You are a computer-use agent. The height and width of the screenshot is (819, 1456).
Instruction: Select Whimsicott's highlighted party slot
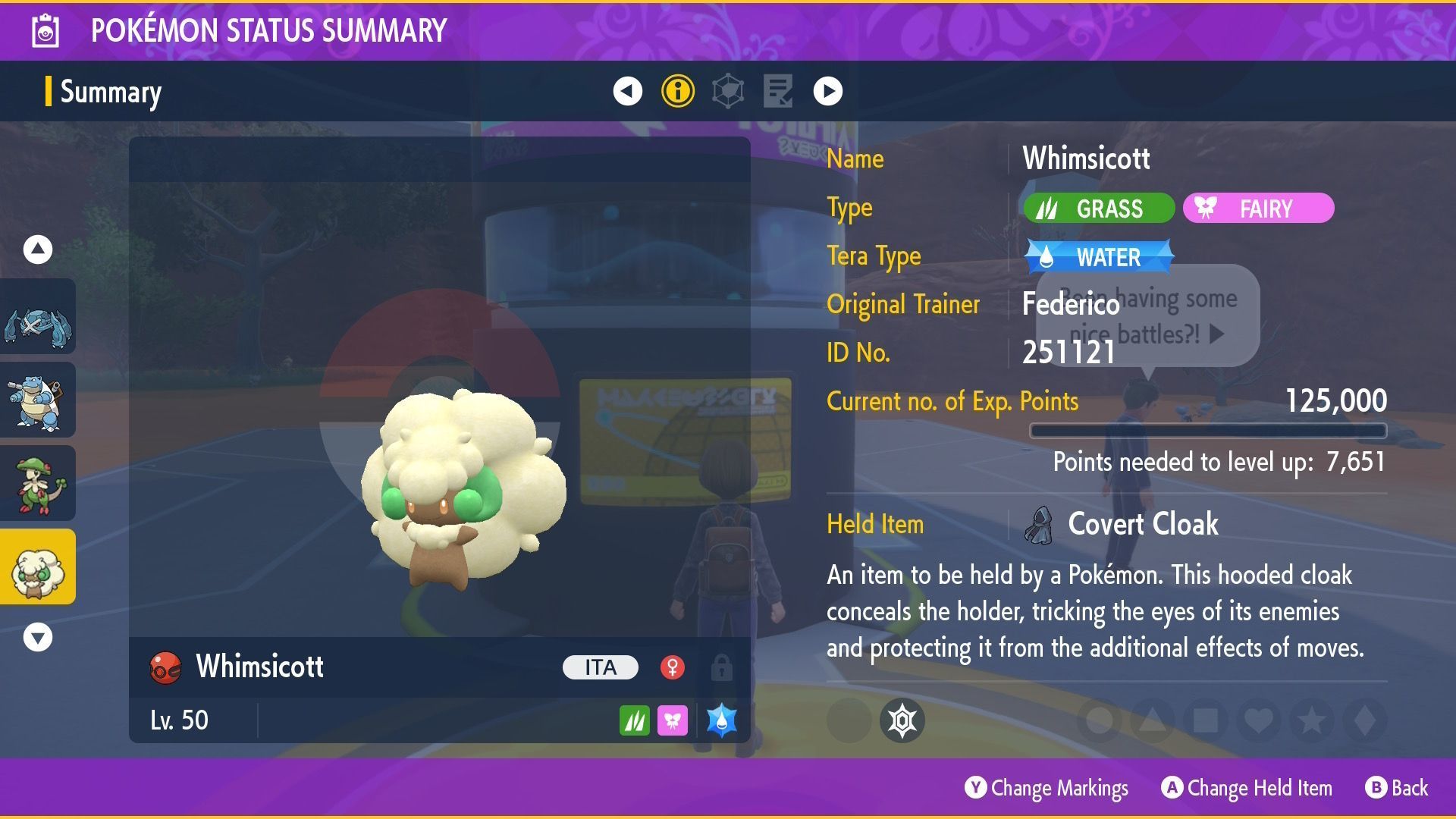[37, 567]
